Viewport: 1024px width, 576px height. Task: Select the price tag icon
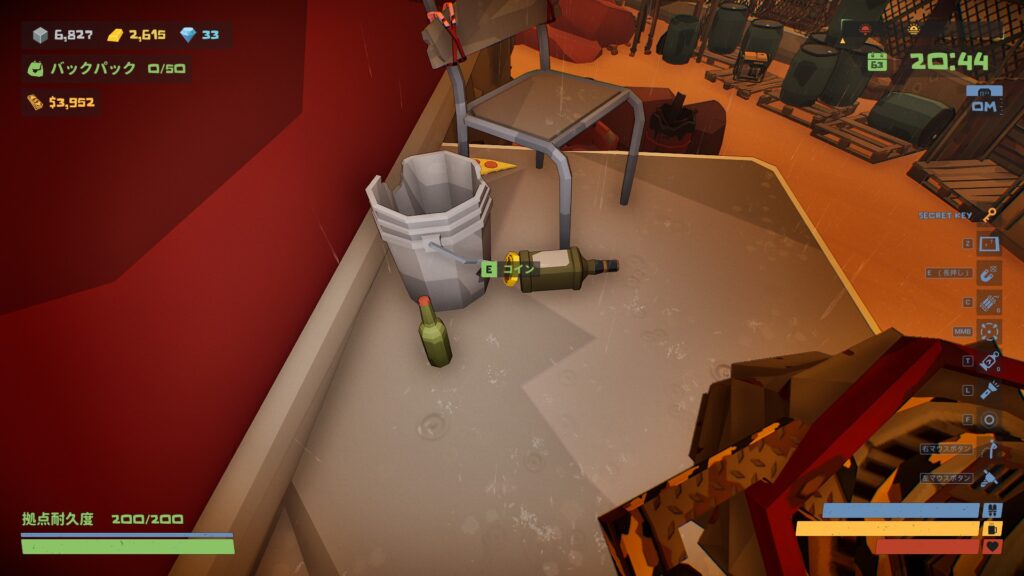tap(989, 361)
